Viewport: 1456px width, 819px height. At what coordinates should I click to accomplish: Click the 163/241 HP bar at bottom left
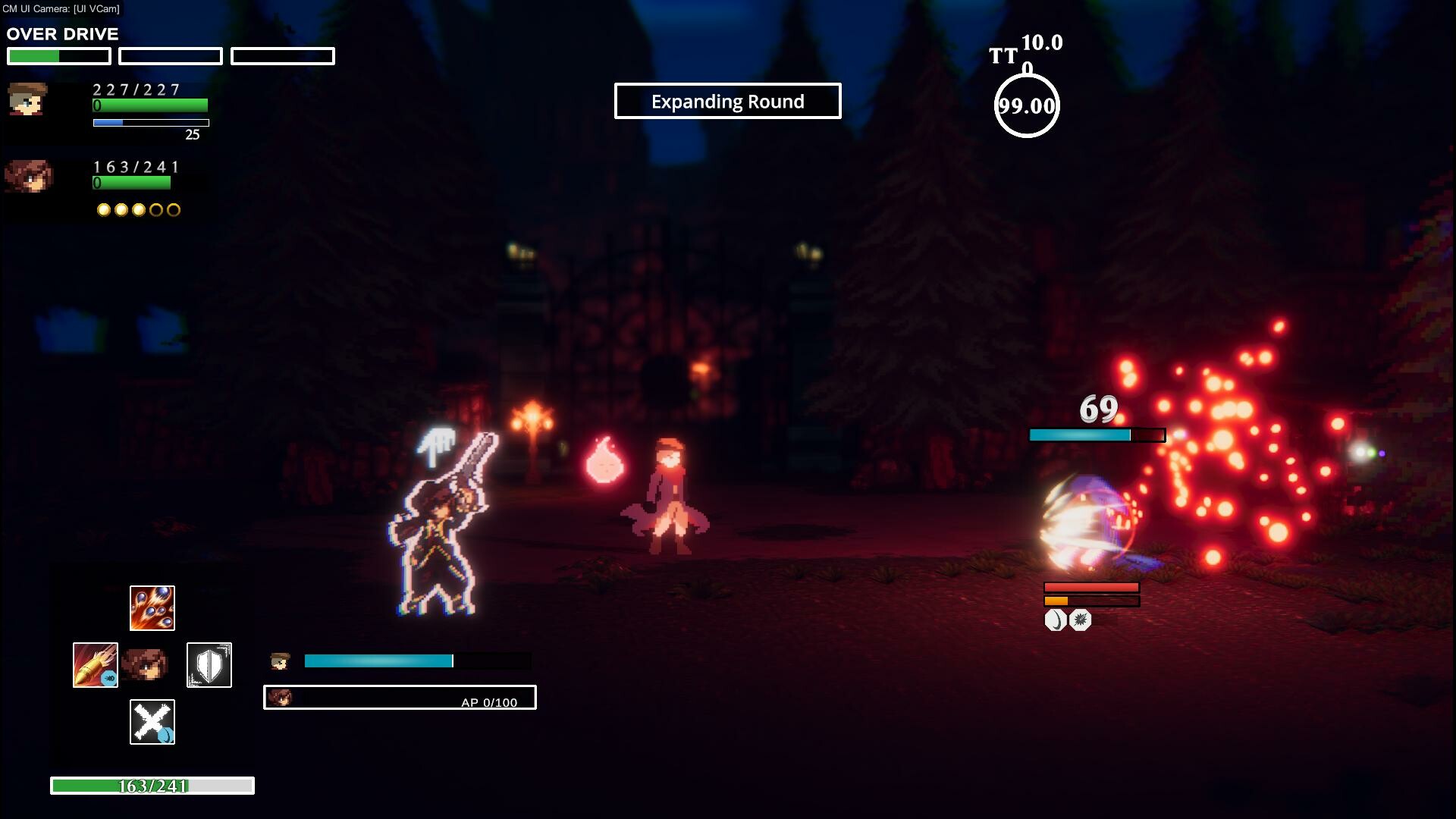(151, 786)
